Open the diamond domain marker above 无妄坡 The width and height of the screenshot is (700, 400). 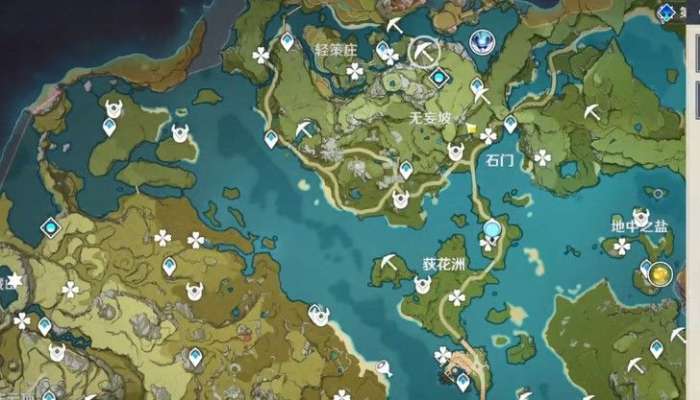tap(438, 77)
